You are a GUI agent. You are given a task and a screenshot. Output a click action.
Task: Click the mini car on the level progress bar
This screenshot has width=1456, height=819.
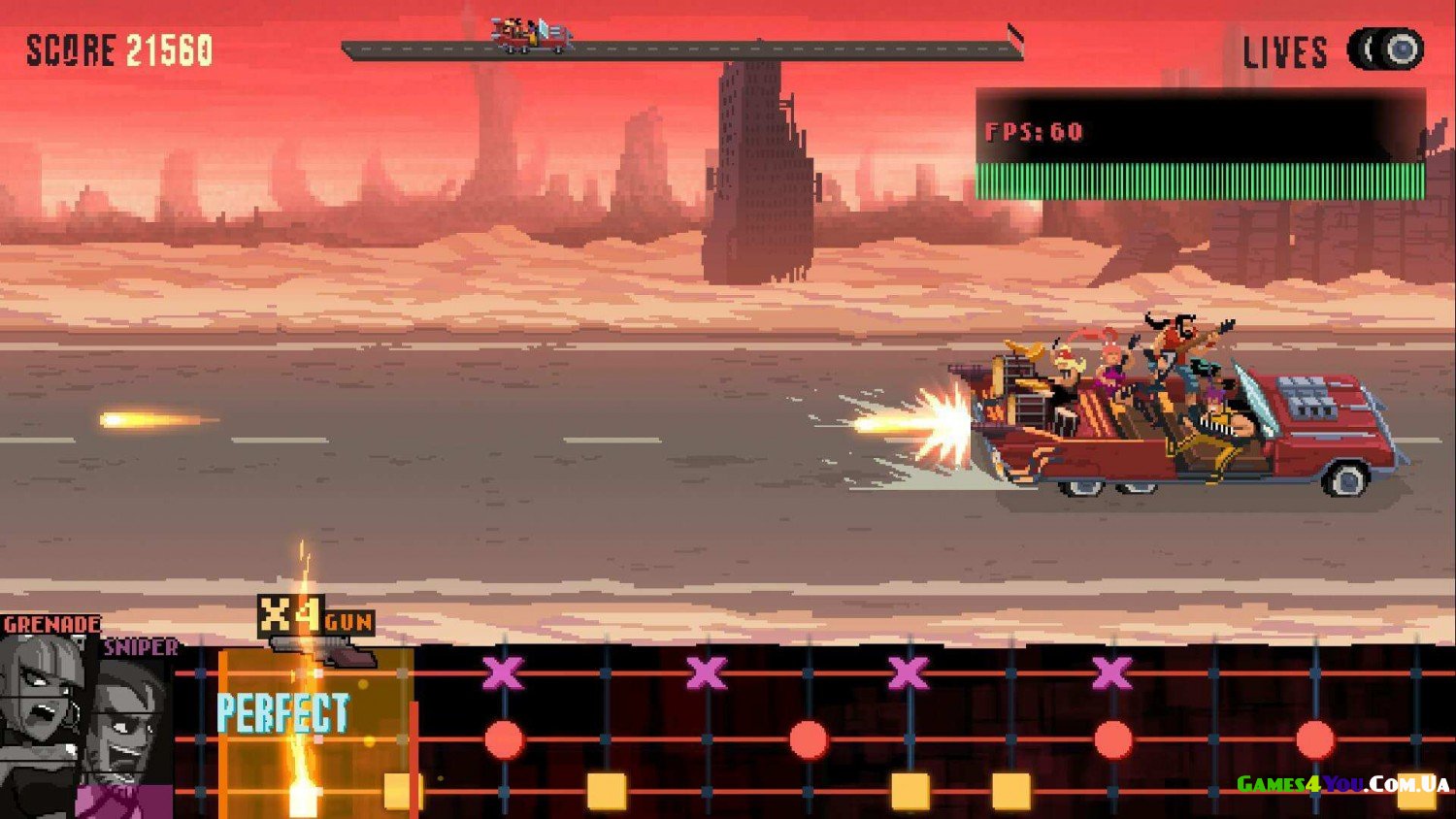click(531, 36)
